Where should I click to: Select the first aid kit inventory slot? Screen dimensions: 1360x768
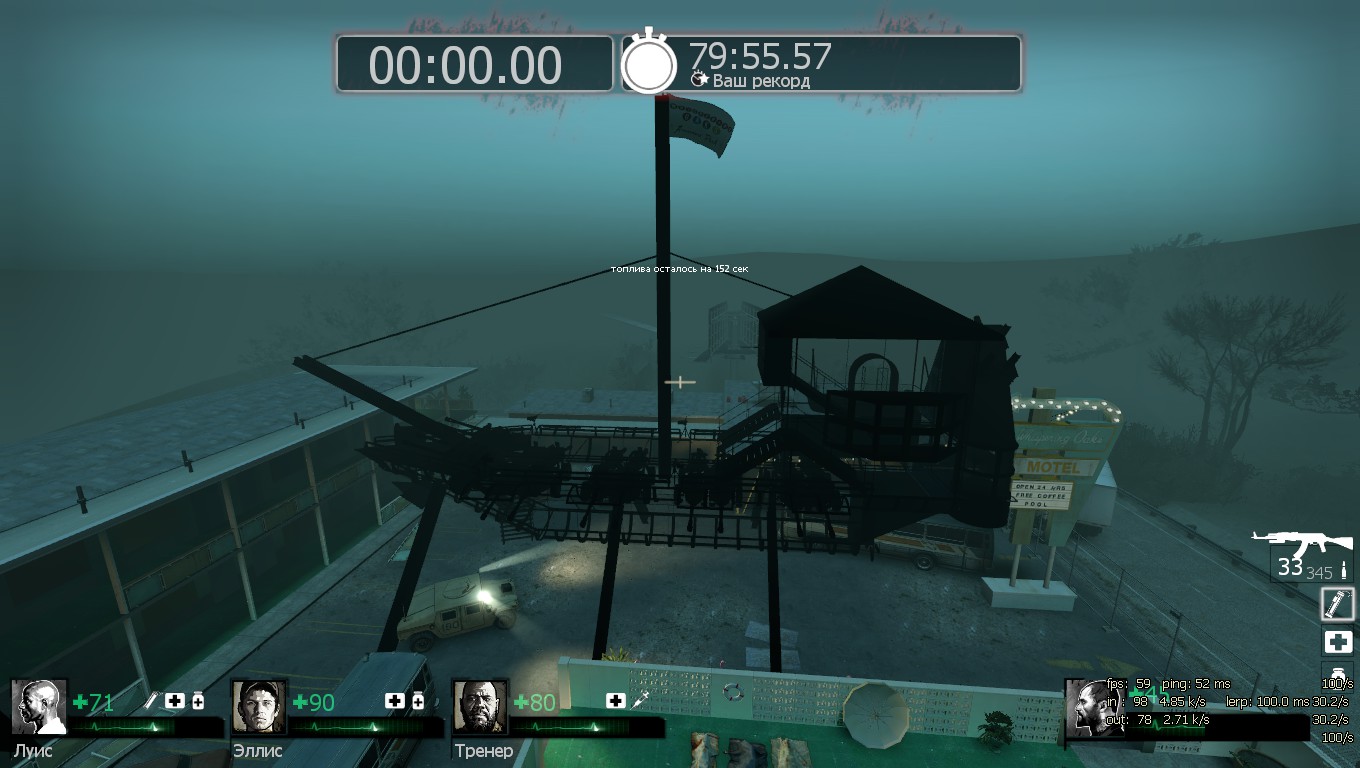click(1338, 642)
